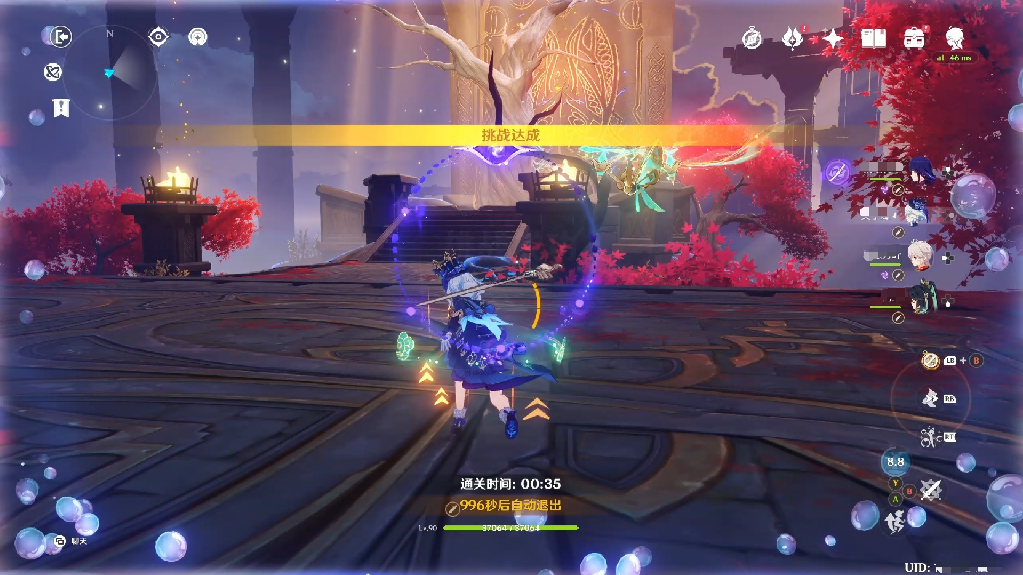Click the purple crossed-out elemental icon above party
The height and width of the screenshot is (575, 1023).
pos(838,172)
